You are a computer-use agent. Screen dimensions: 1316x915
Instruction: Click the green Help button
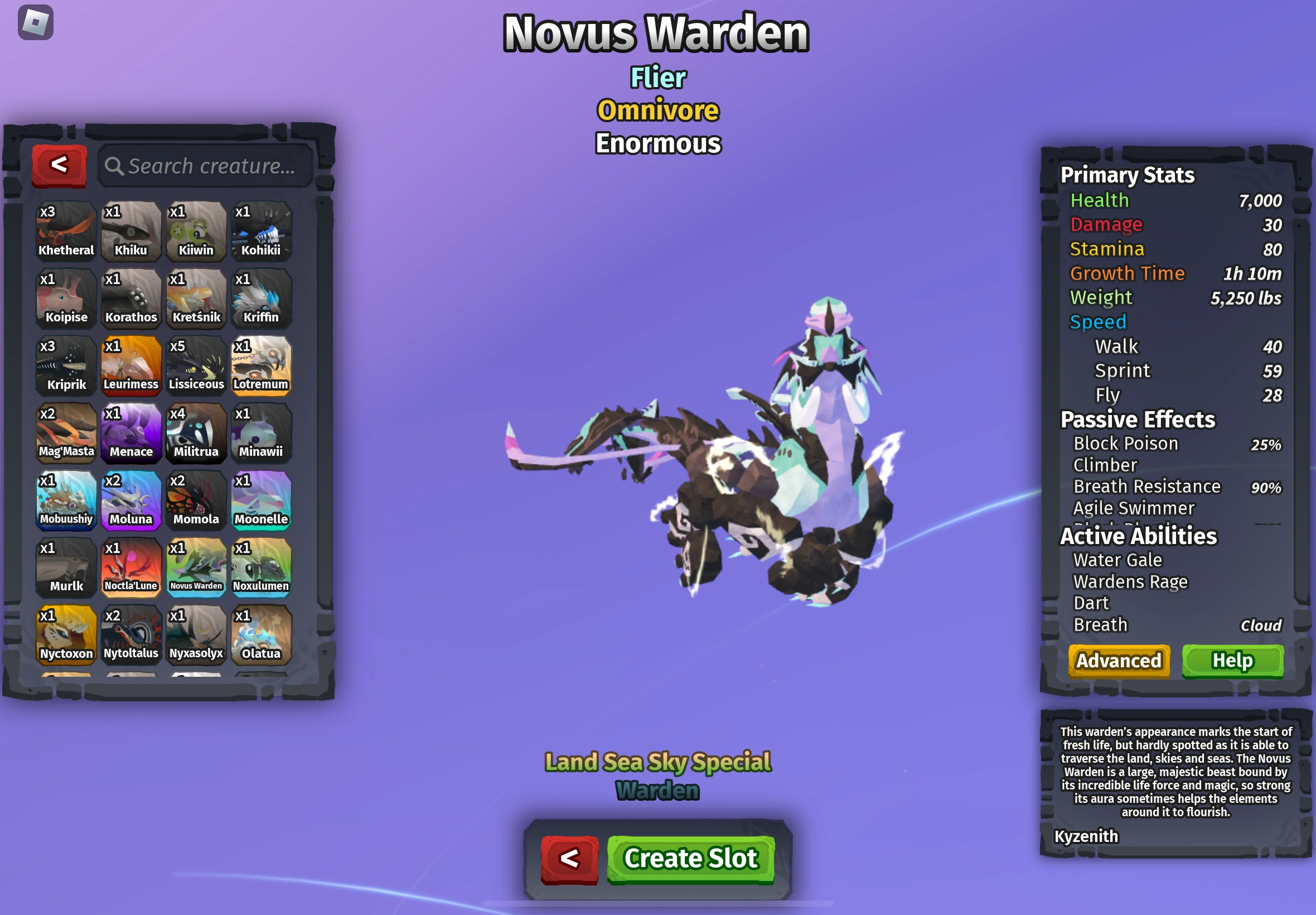pos(1233,660)
